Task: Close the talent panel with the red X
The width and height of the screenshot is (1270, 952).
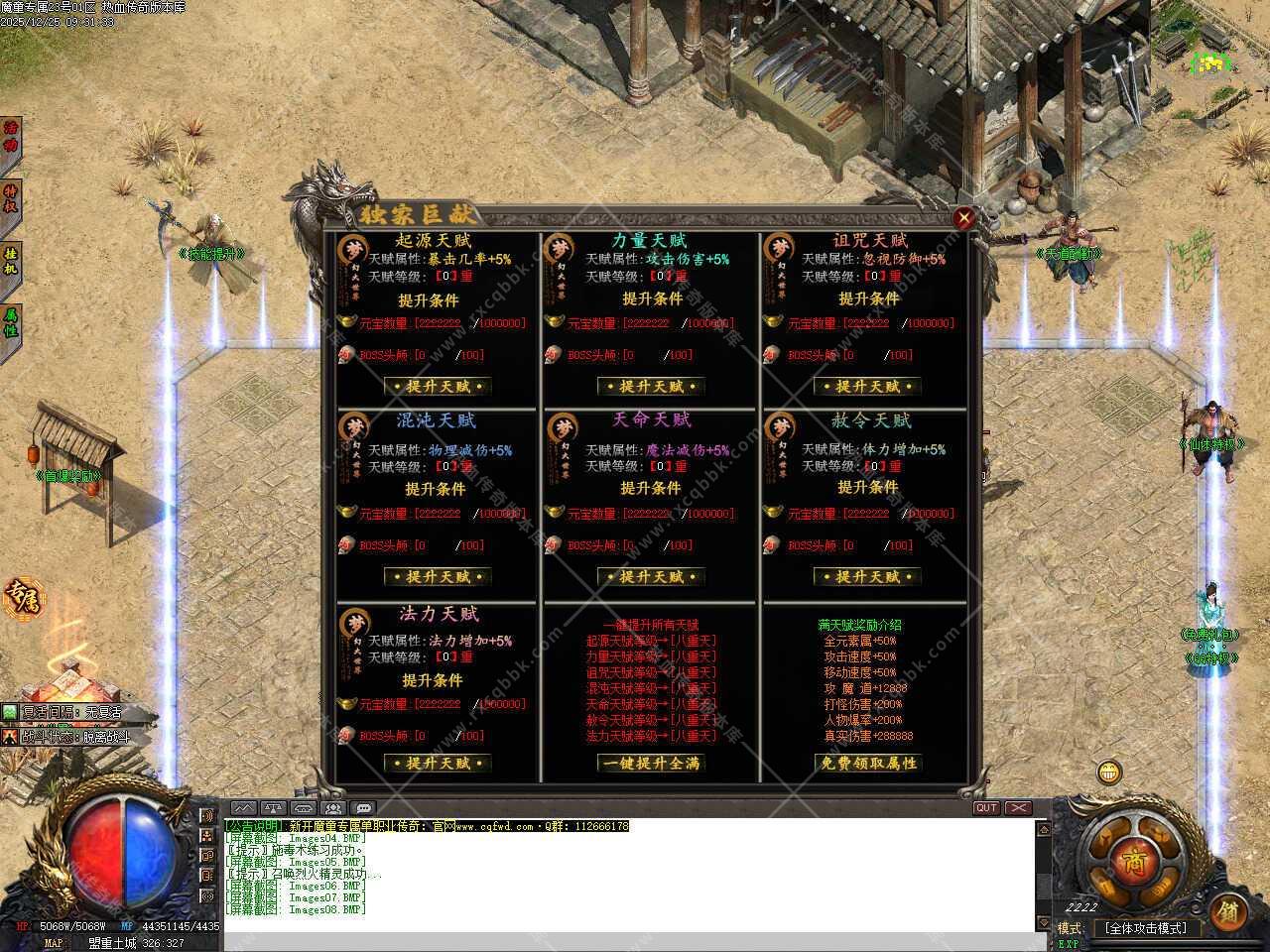Action: click(x=963, y=217)
